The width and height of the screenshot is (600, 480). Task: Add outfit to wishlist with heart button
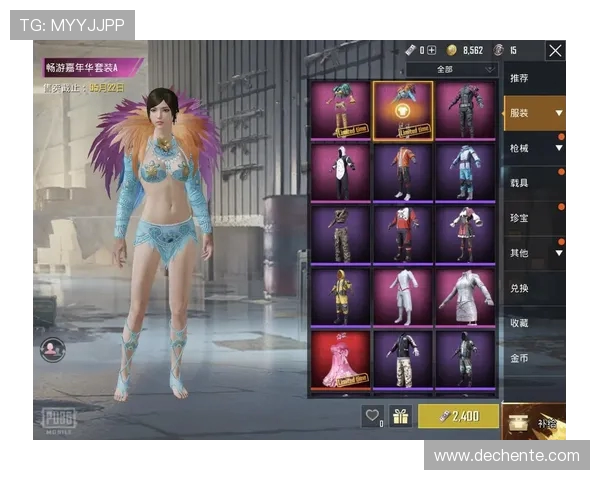pyautogui.click(x=373, y=416)
